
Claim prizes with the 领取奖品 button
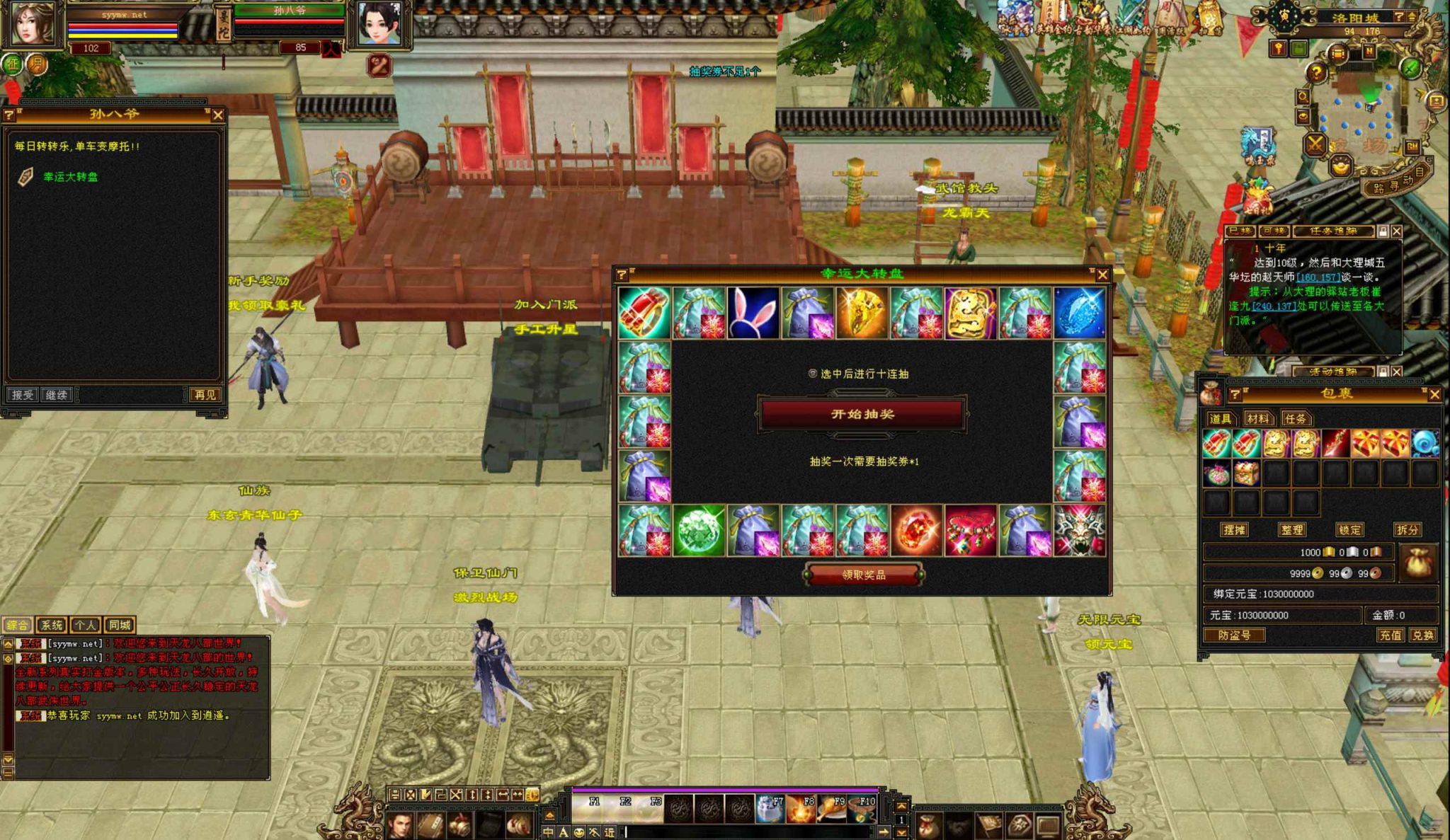[x=863, y=575]
